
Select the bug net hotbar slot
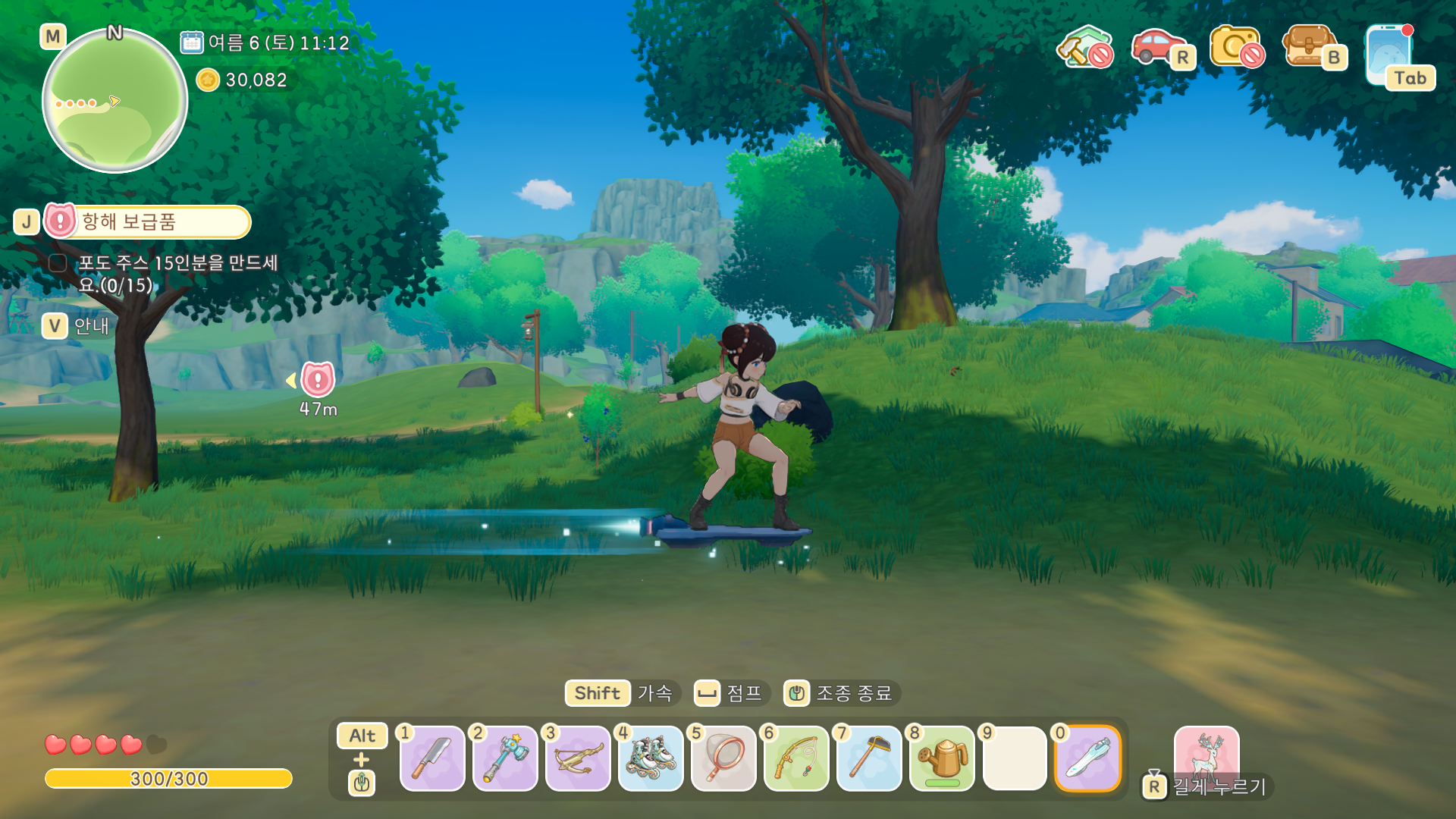723,758
